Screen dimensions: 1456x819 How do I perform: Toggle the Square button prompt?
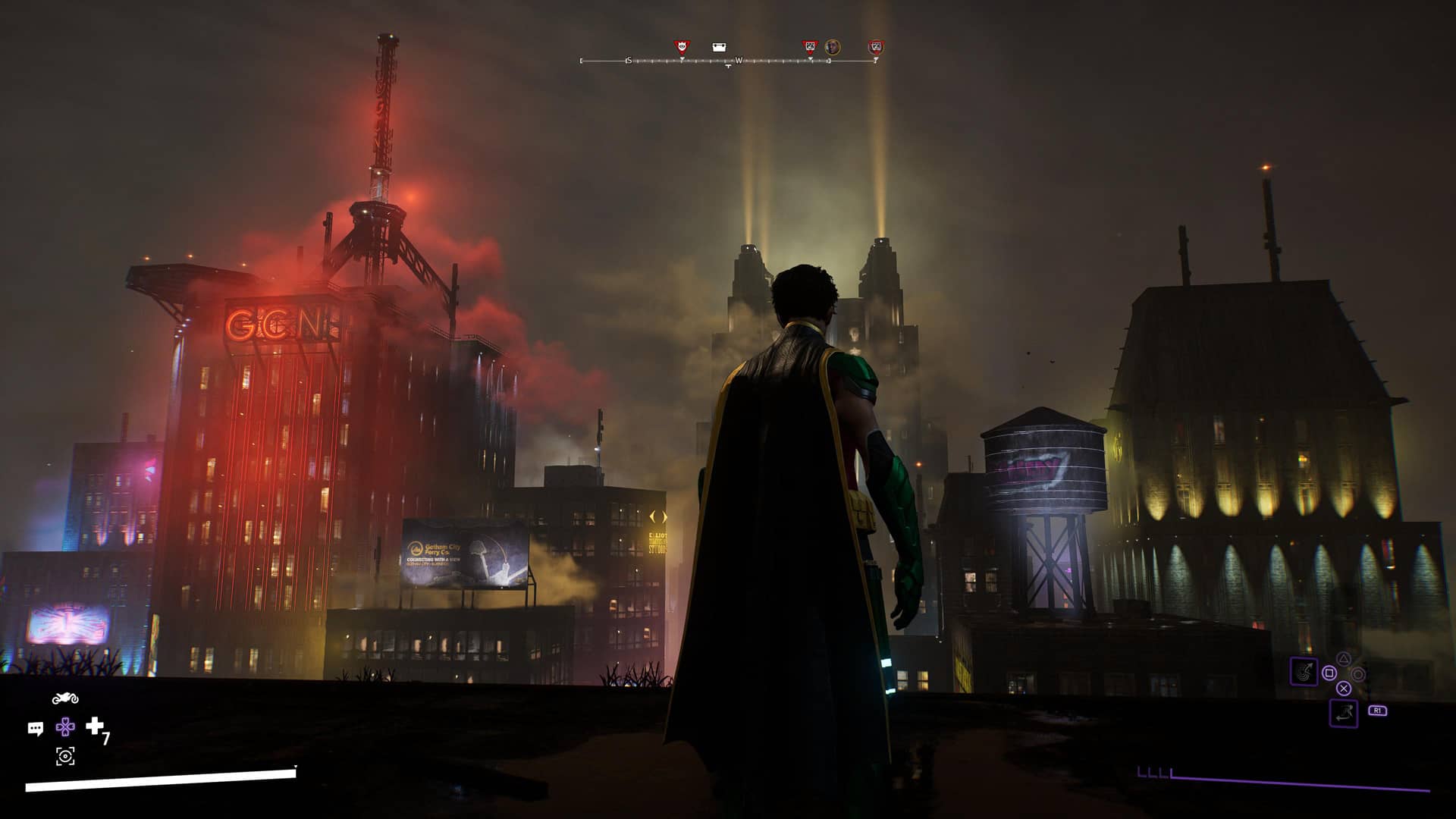coord(1329,673)
